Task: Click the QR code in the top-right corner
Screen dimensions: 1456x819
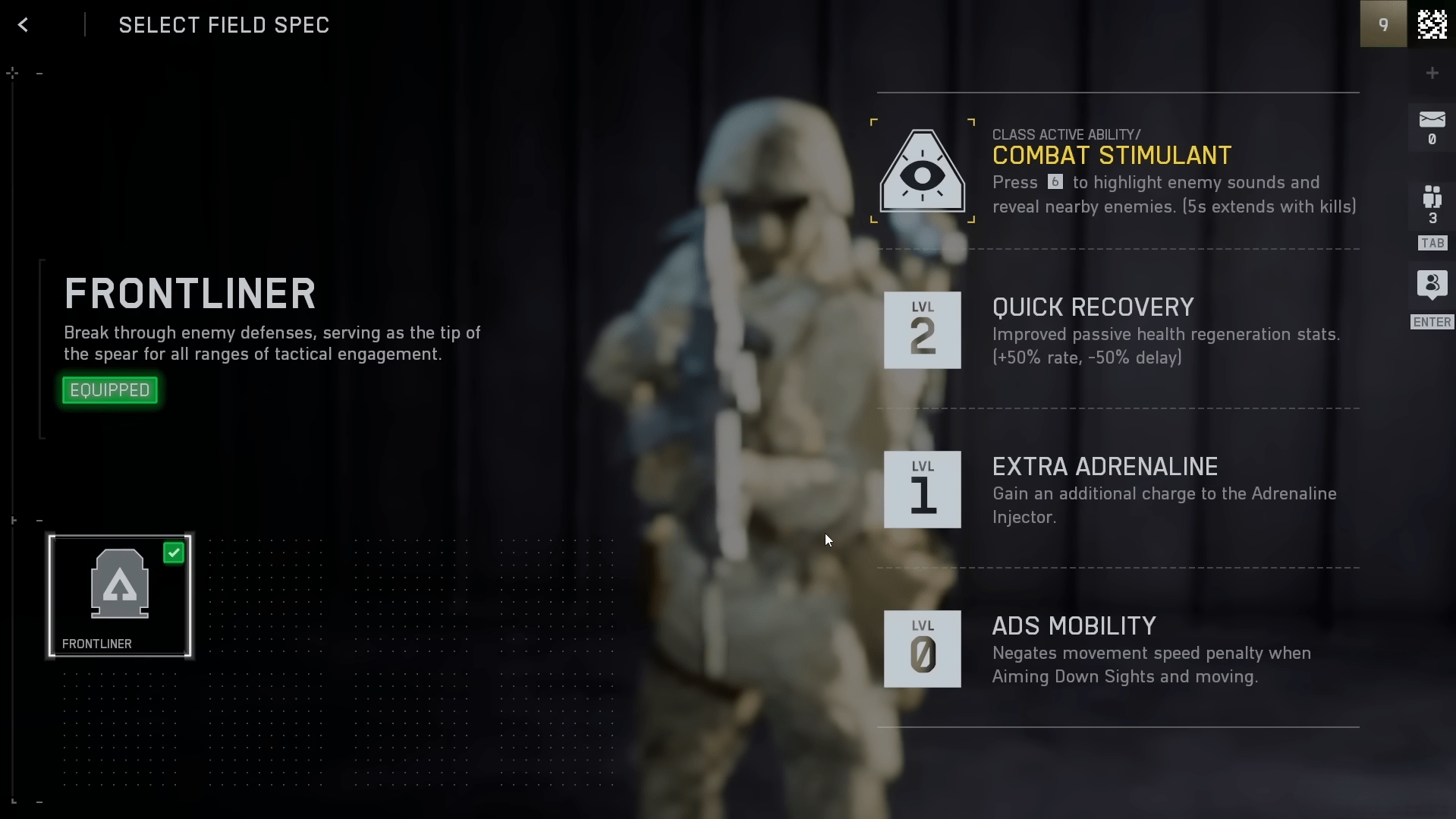Action: 1432,24
